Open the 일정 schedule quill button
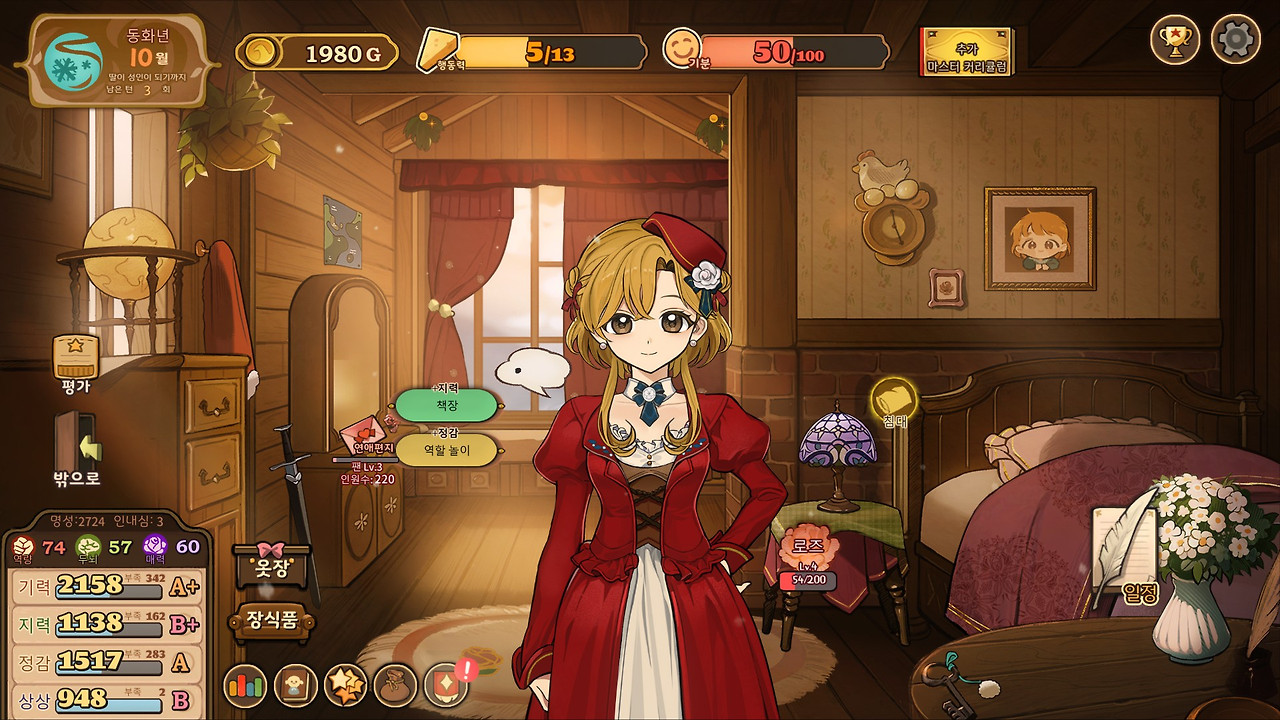Screen dimensions: 1280x720 (1130, 560)
